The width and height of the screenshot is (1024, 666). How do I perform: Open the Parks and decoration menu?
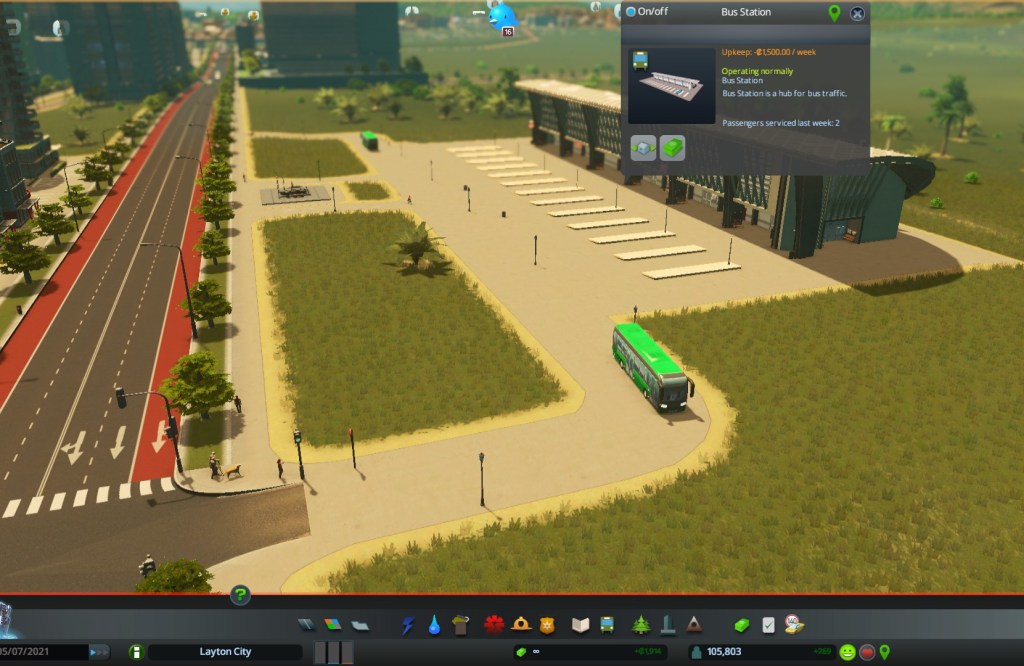tap(641, 625)
